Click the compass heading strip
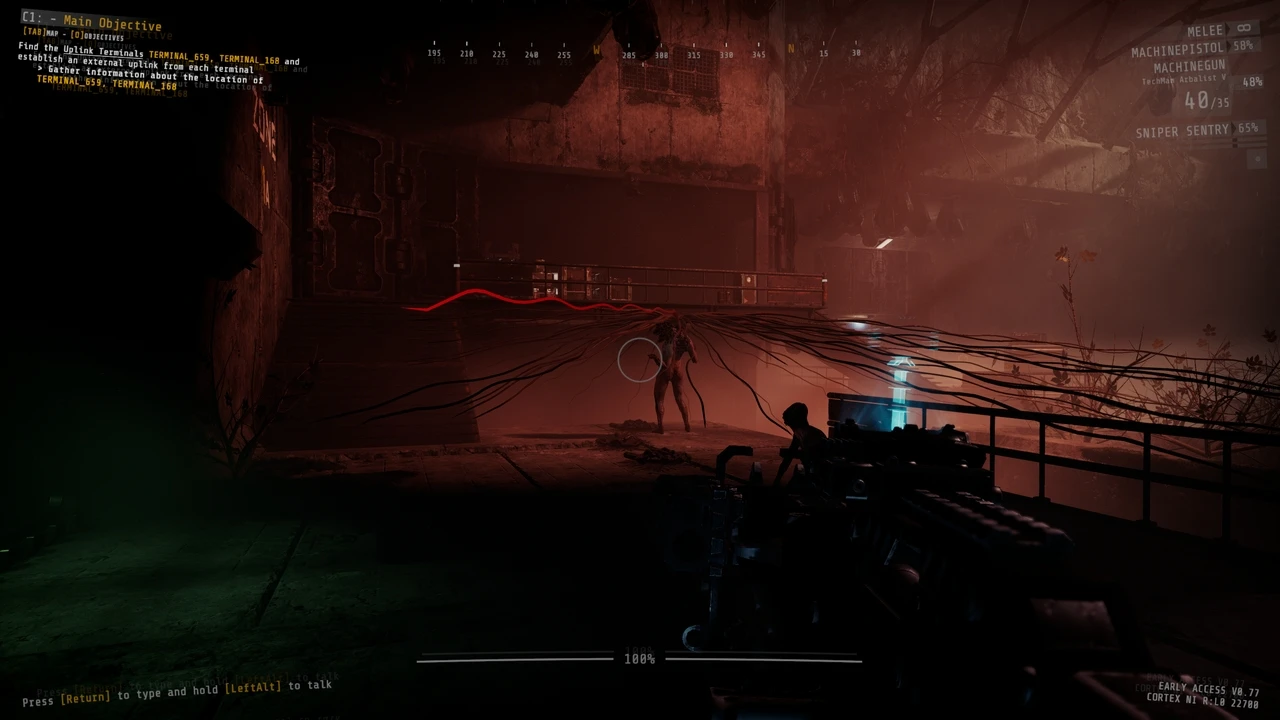The width and height of the screenshot is (1280, 720). coord(645,53)
